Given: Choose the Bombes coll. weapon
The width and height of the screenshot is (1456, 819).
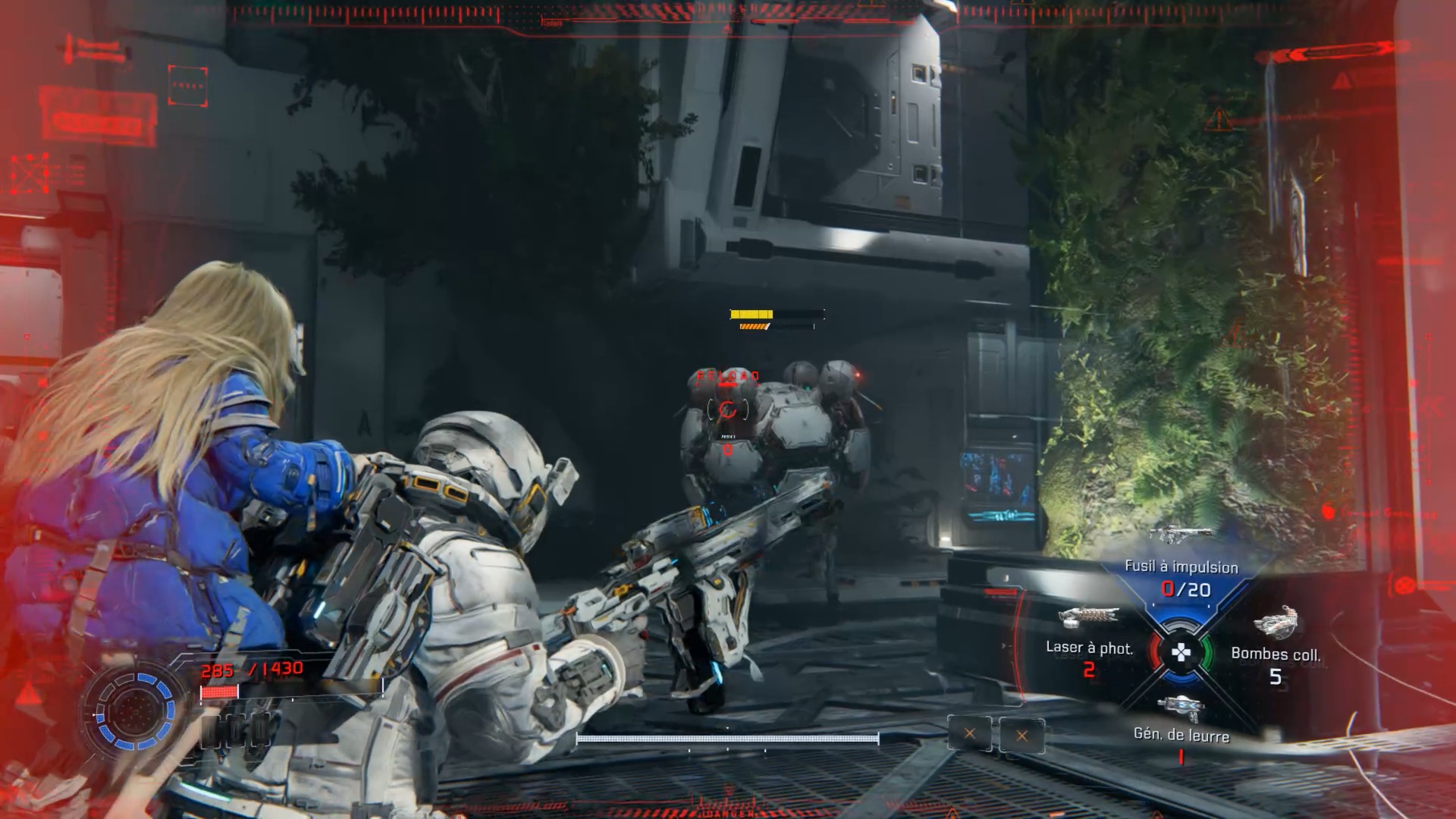Looking at the screenshot, I should click(1276, 654).
